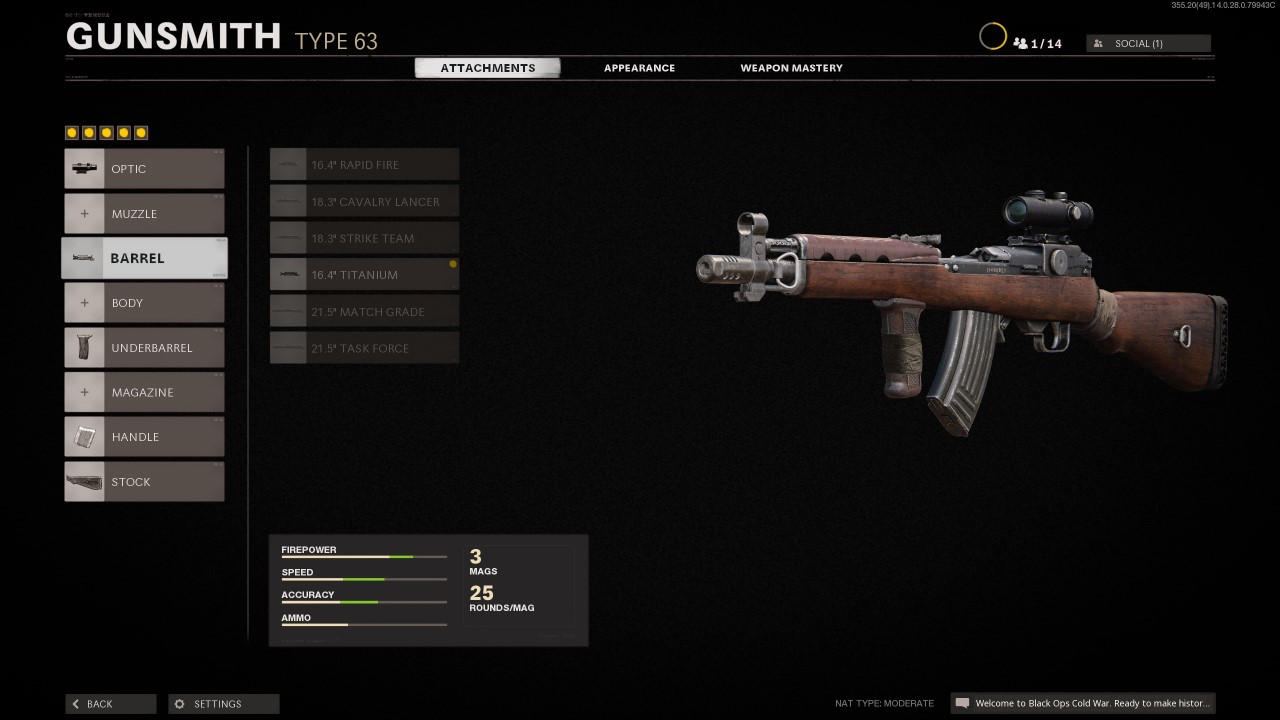Choose the 21.5" Task Force barrel
This screenshot has width=1280, height=720.
point(363,348)
